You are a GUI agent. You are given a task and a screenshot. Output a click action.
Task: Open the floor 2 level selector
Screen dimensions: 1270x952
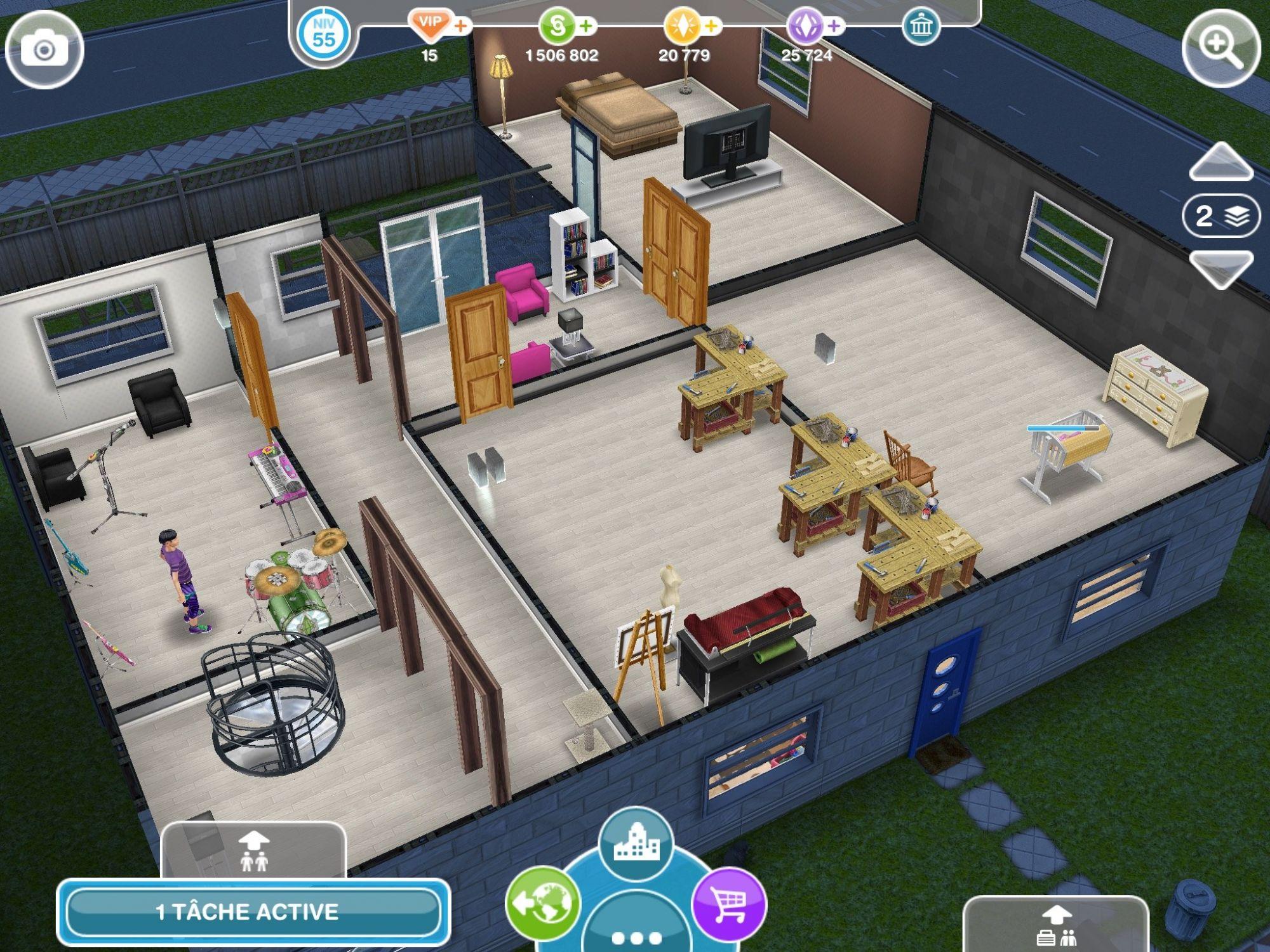coord(1220,216)
